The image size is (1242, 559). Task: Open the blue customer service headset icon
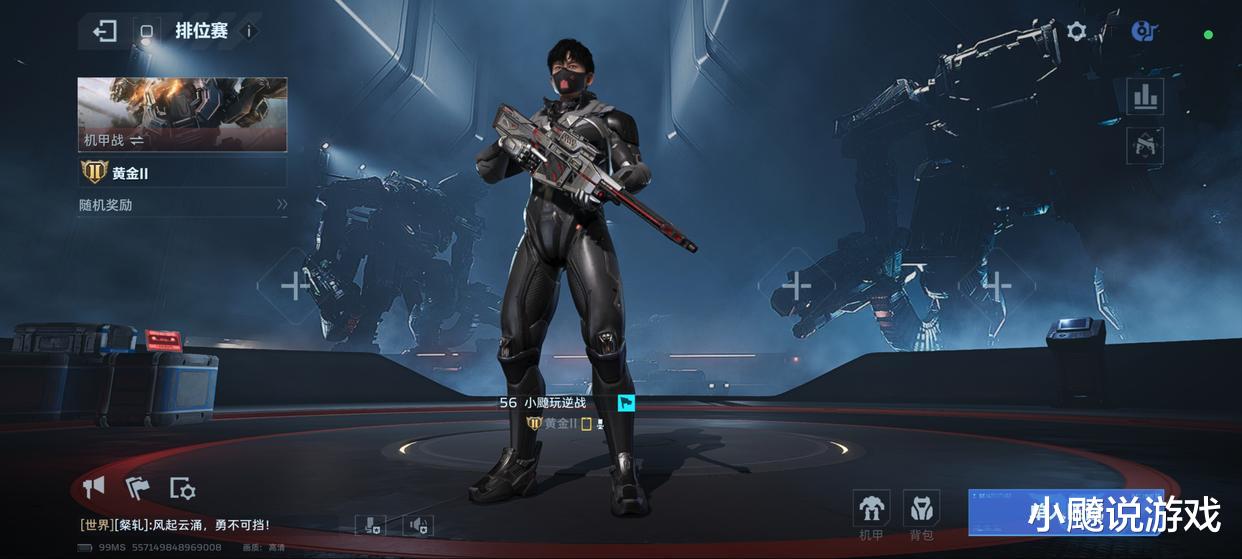coord(1143,31)
